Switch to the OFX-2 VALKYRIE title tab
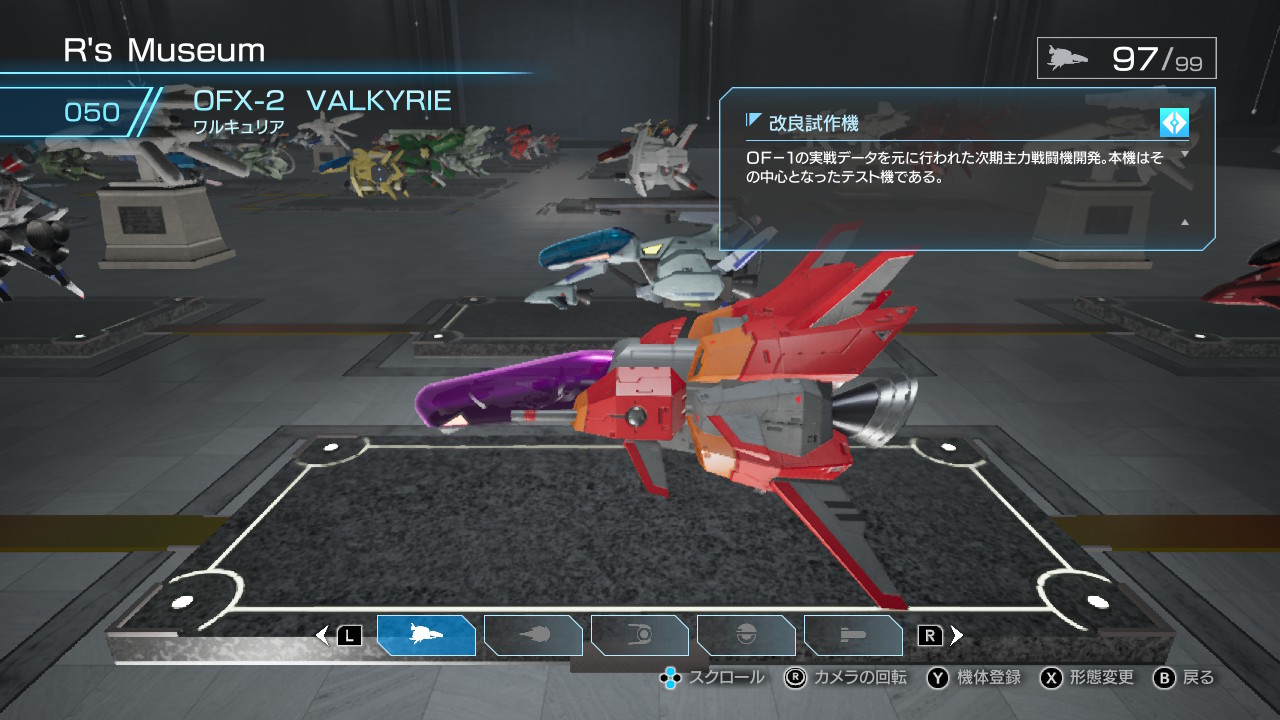 coord(324,100)
